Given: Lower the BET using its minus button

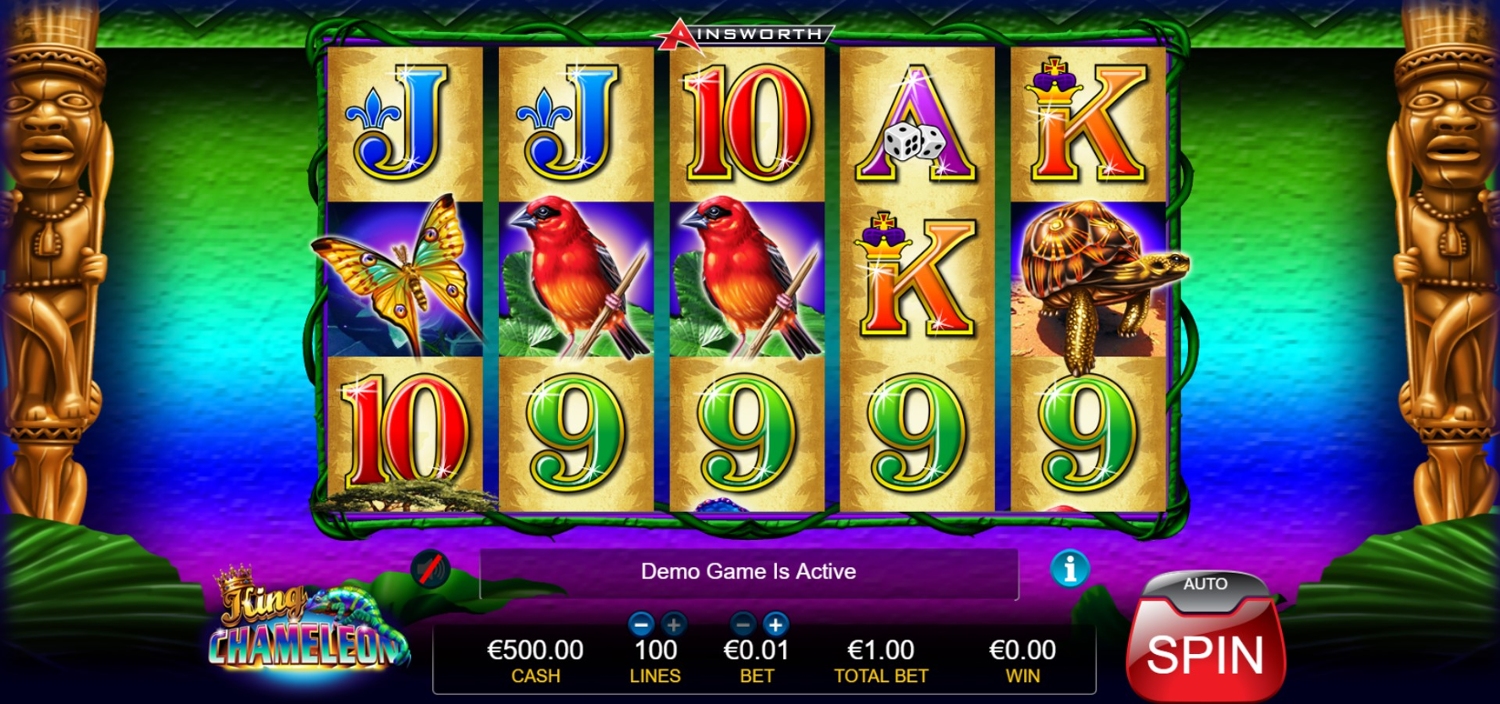Looking at the screenshot, I should 743,624.
